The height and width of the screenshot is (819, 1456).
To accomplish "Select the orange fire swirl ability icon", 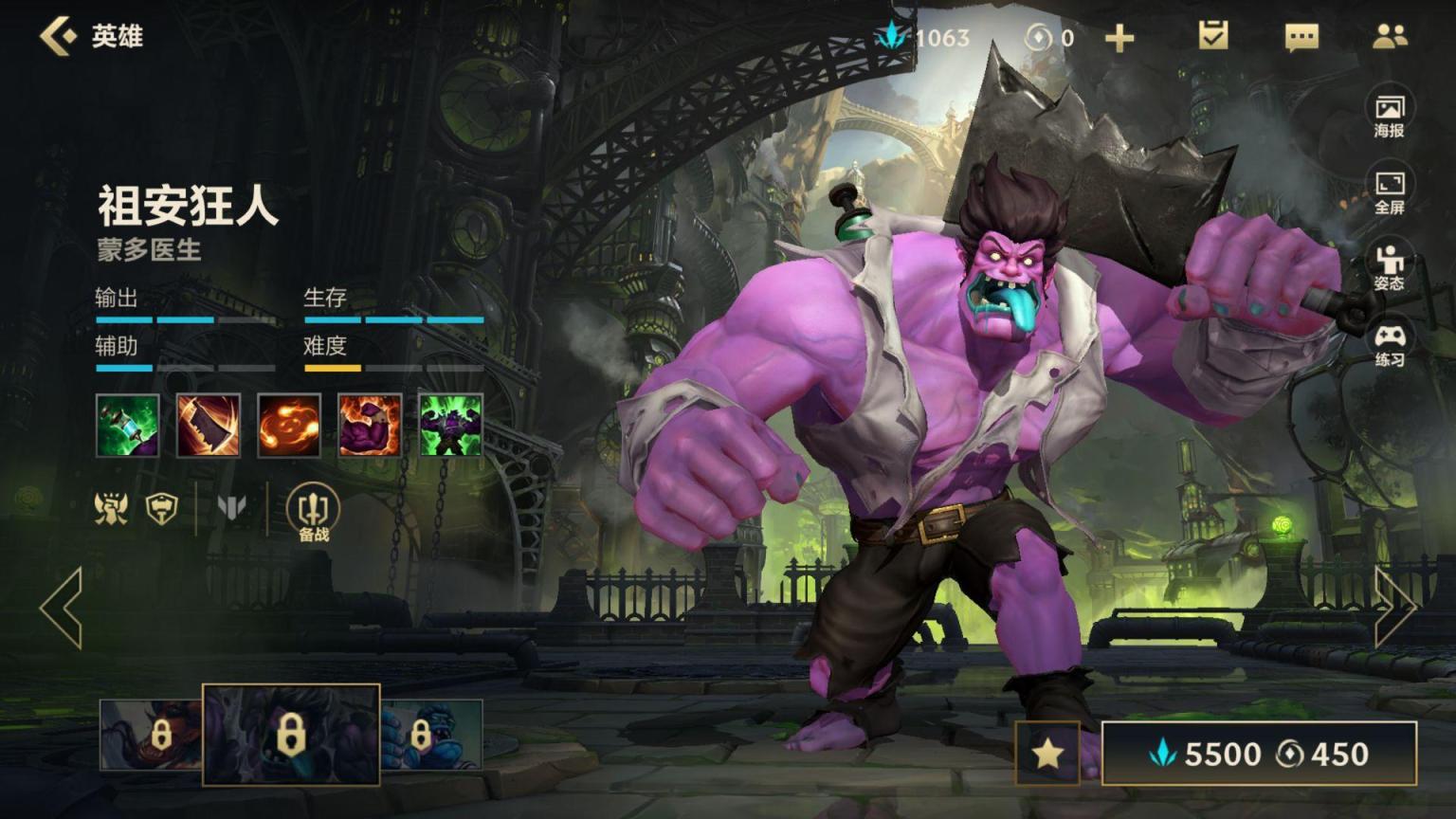I will coord(289,426).
